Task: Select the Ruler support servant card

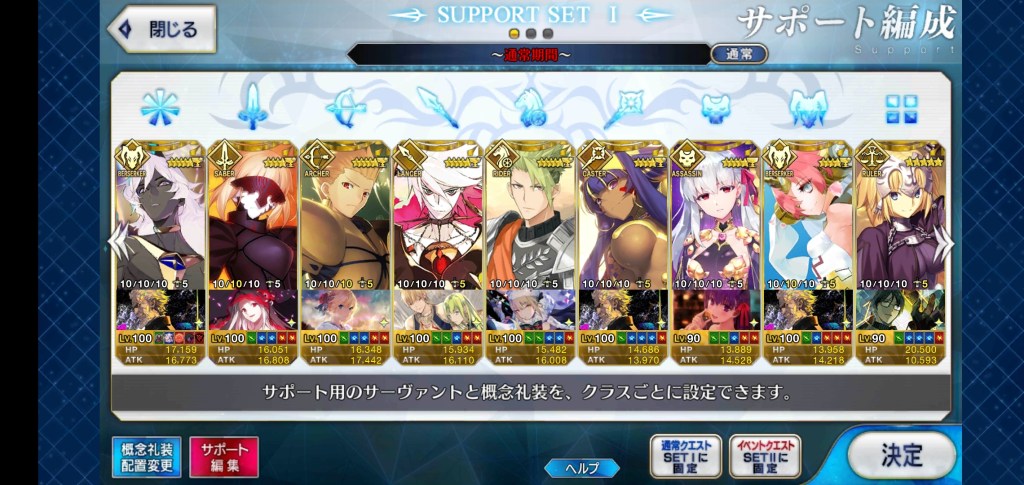Action: (899, 230)
